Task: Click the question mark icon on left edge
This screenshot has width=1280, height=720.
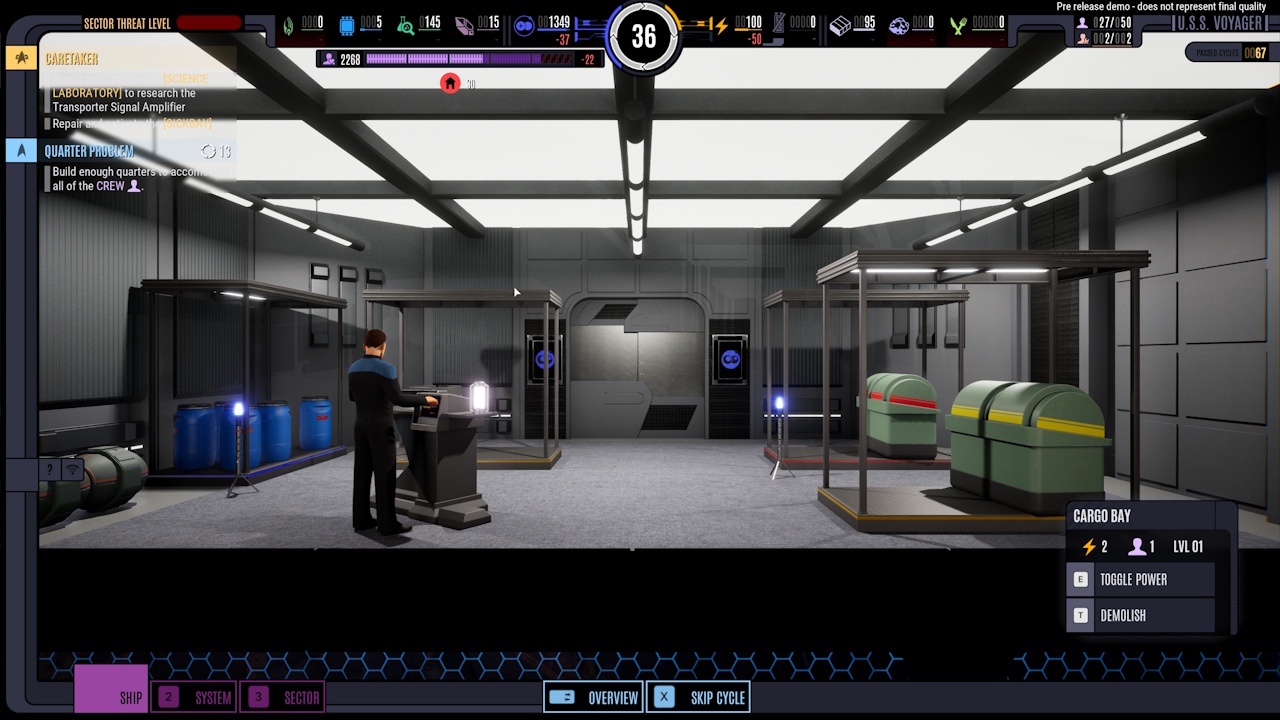Action: [x=49, y=467]
